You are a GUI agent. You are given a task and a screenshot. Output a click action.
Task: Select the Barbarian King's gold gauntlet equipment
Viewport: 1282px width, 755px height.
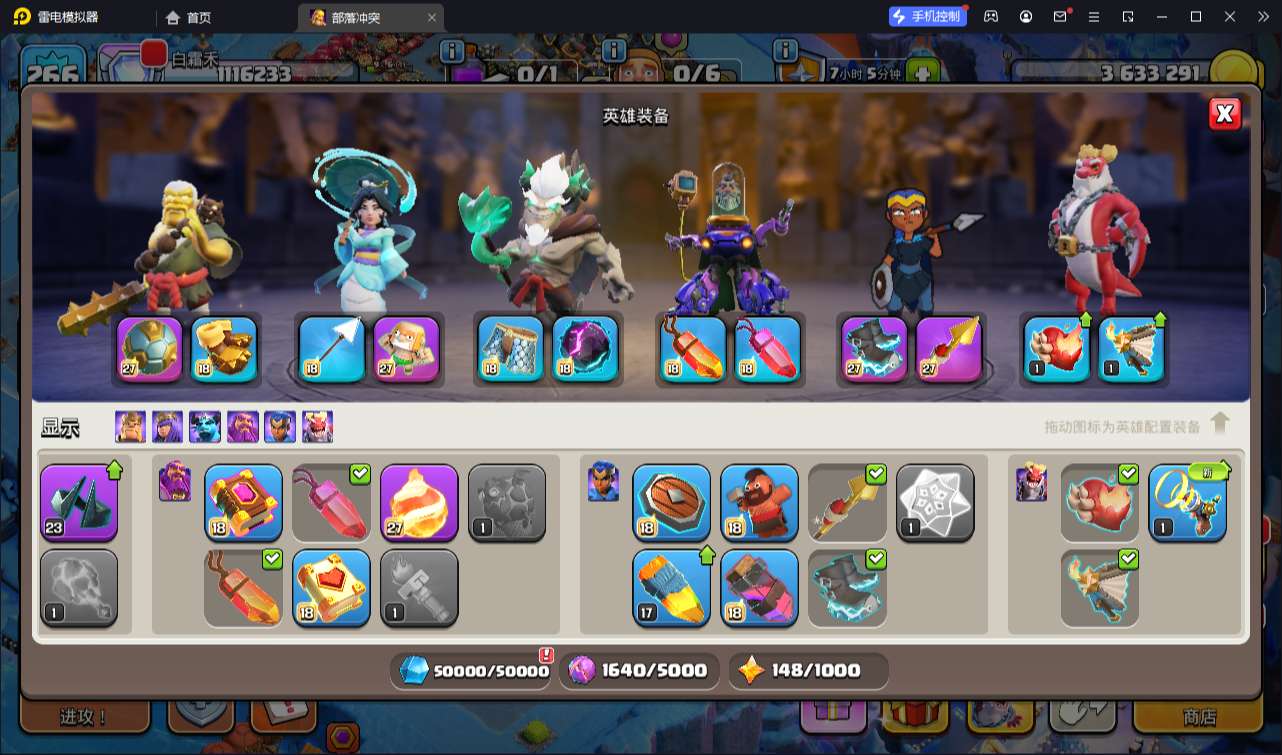tap(225, 349)
